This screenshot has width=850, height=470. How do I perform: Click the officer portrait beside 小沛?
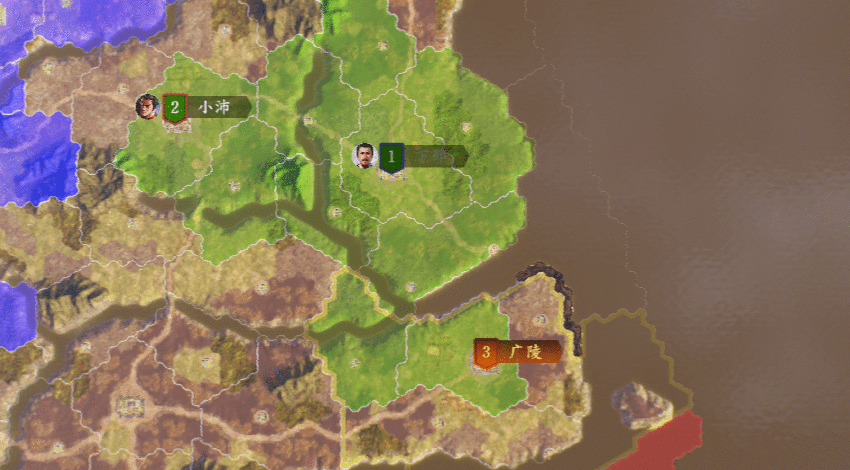click(147, 104)
